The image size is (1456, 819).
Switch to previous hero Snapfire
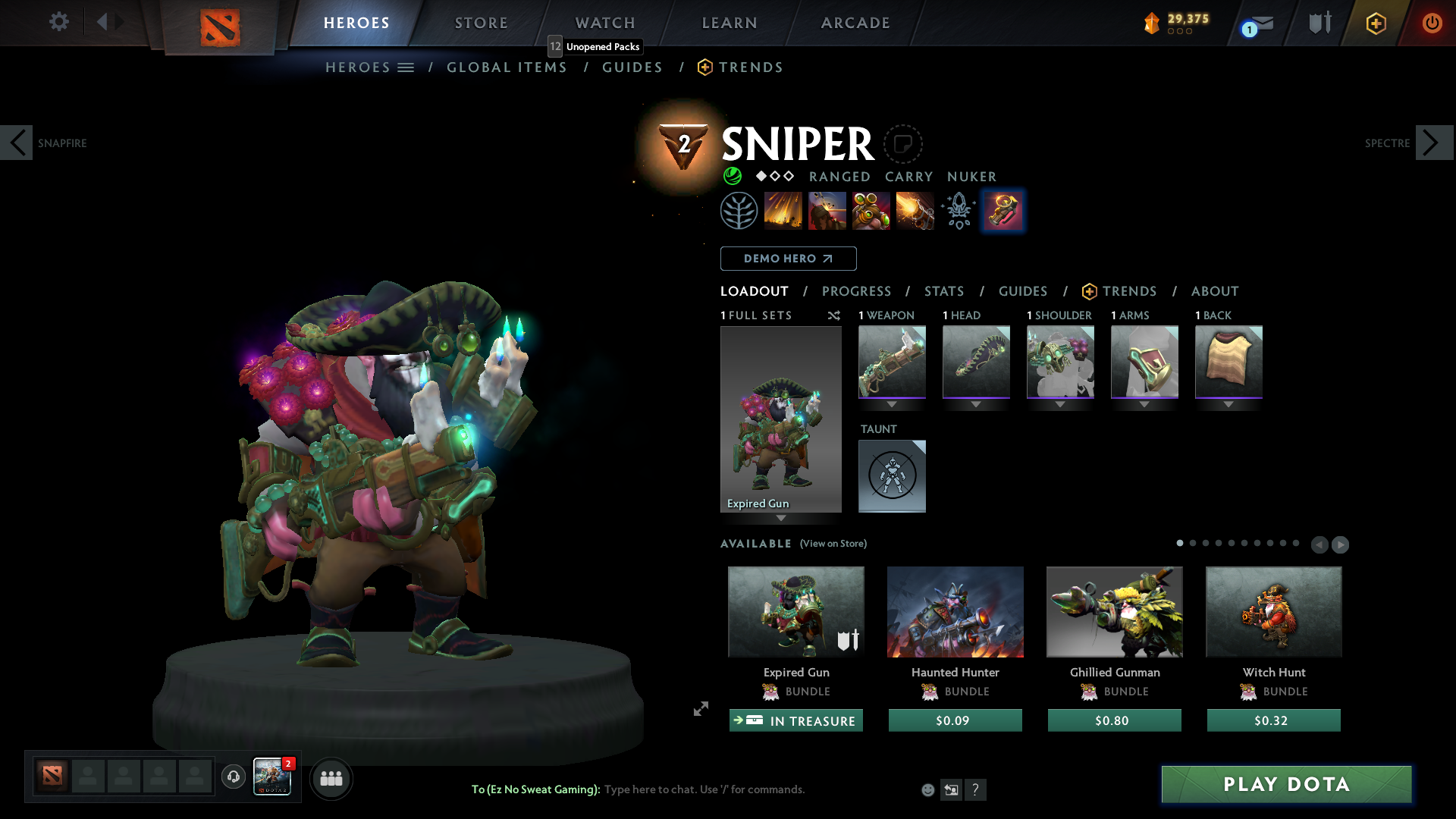(17, 143)
